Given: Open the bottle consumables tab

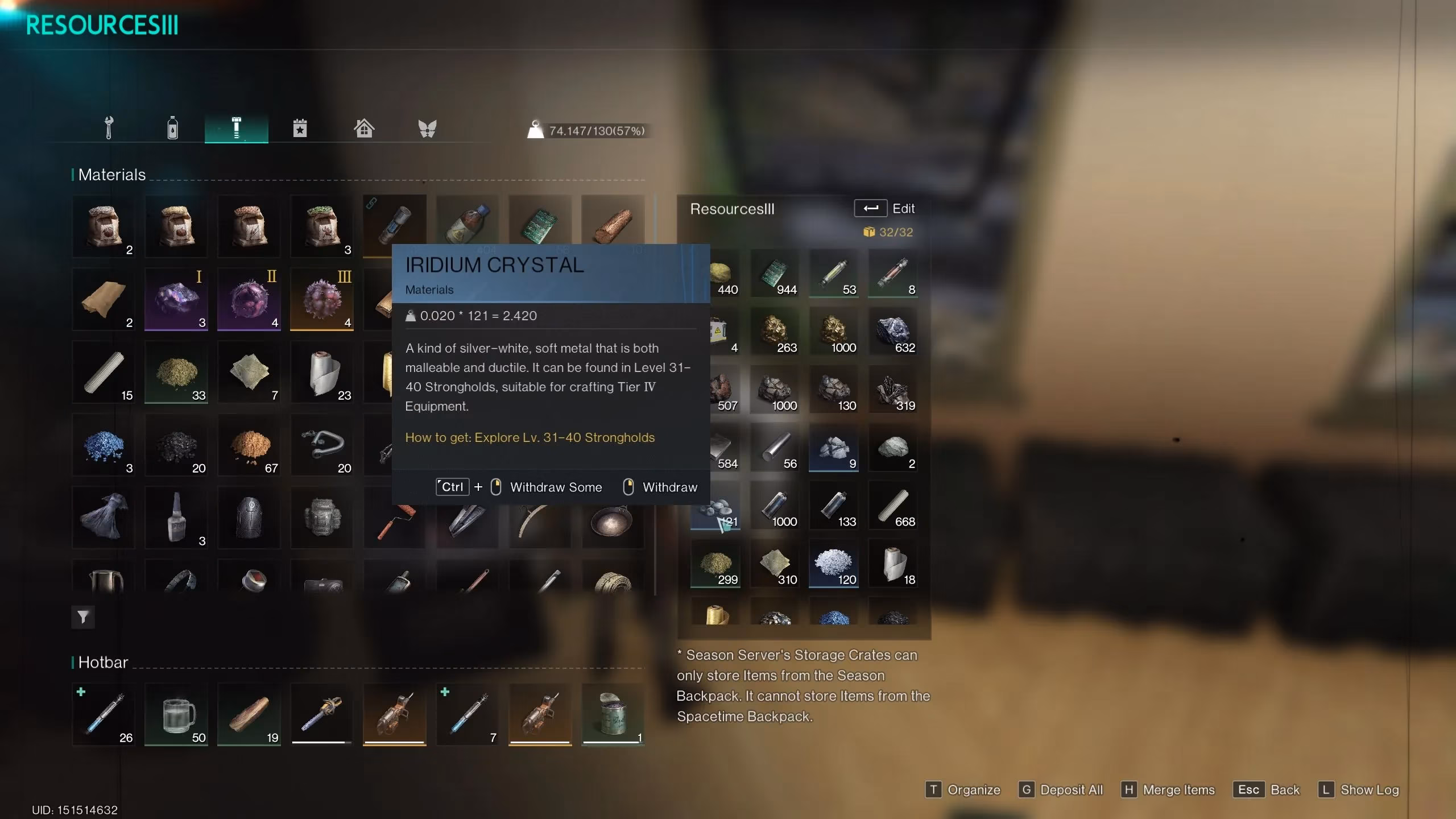Looking at the screenshot, I should click(x=172, y=128).
